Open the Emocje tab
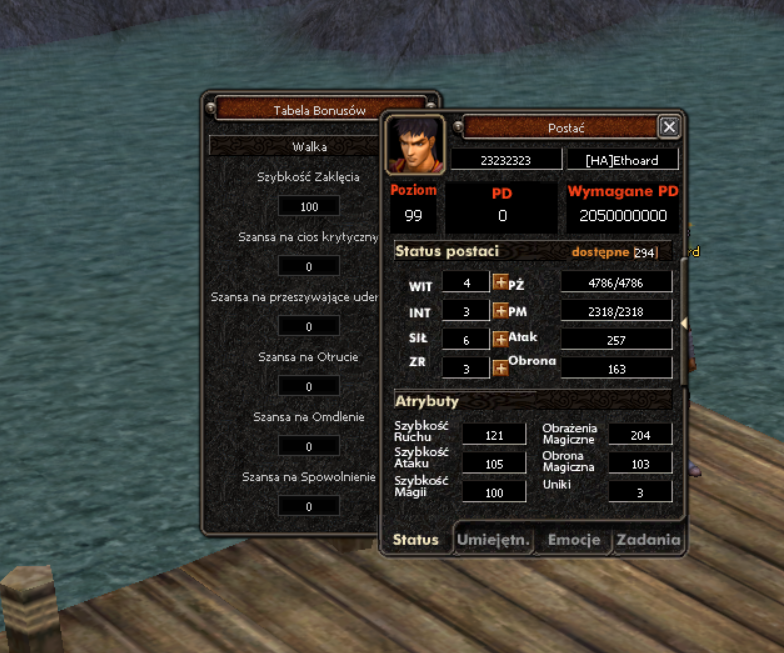Screen dimensions: 784x653 [x=573, y=540]
